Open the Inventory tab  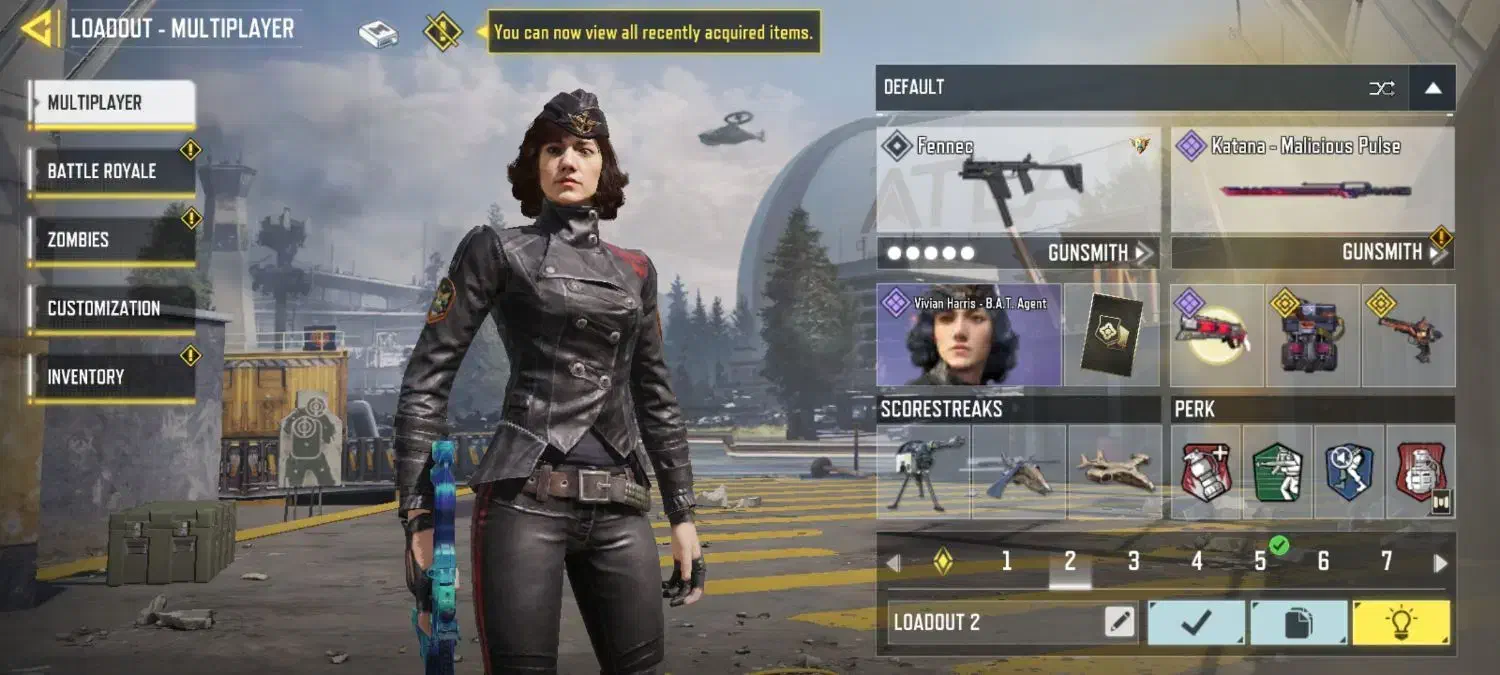(x=111, y=377)
